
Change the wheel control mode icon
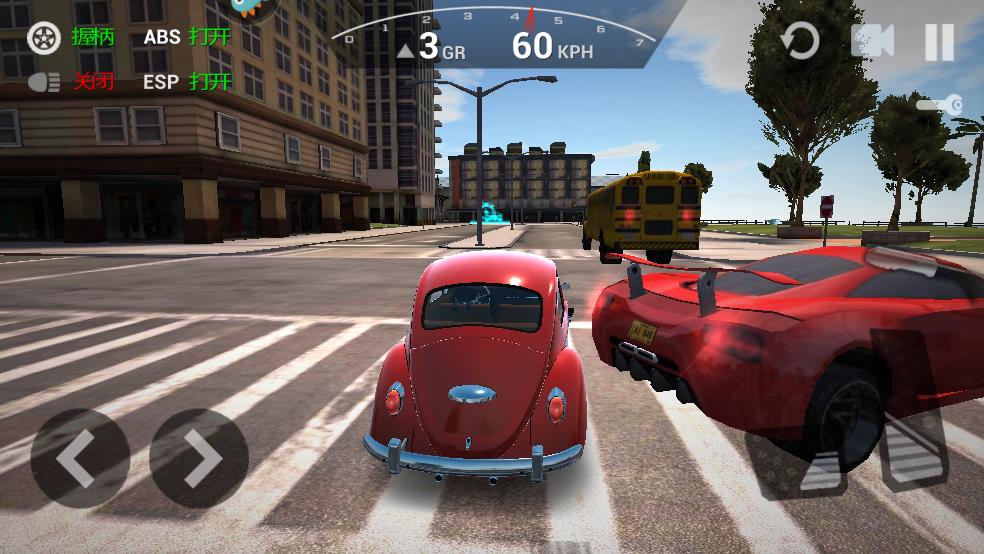43,37
